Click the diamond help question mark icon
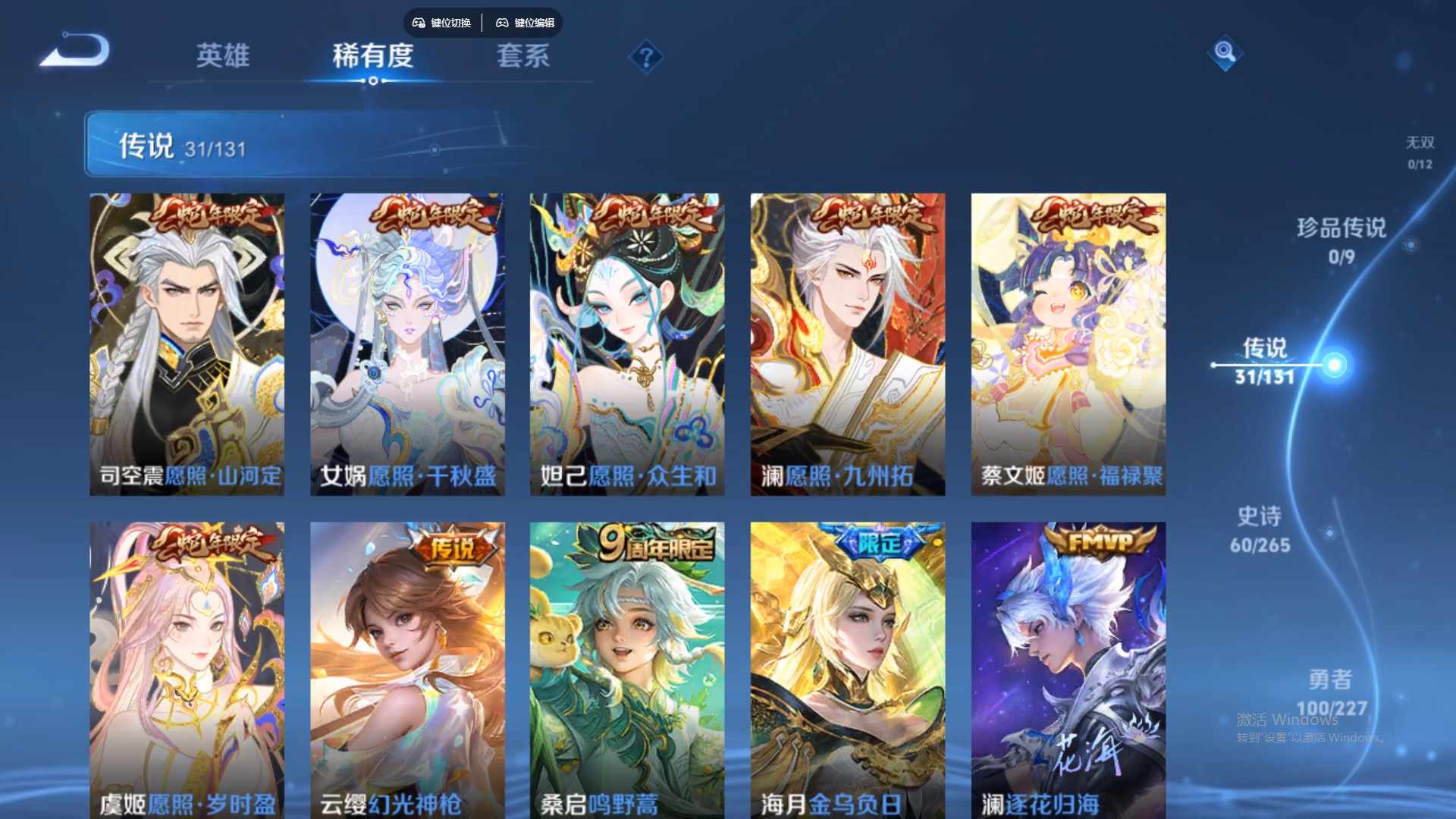 coord(645,55)
